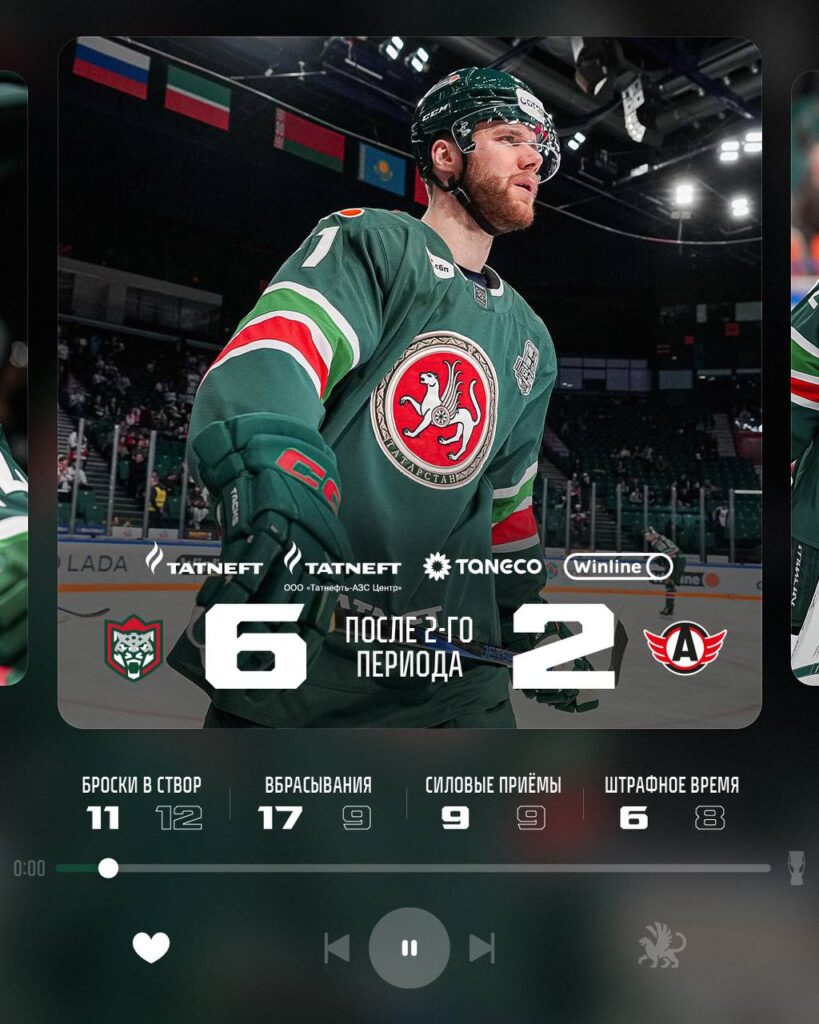Image resolution: width=819 pixels, height=1024 pixels.
Task: Show the partially visible card on the left
Action: tap(13, 380)
